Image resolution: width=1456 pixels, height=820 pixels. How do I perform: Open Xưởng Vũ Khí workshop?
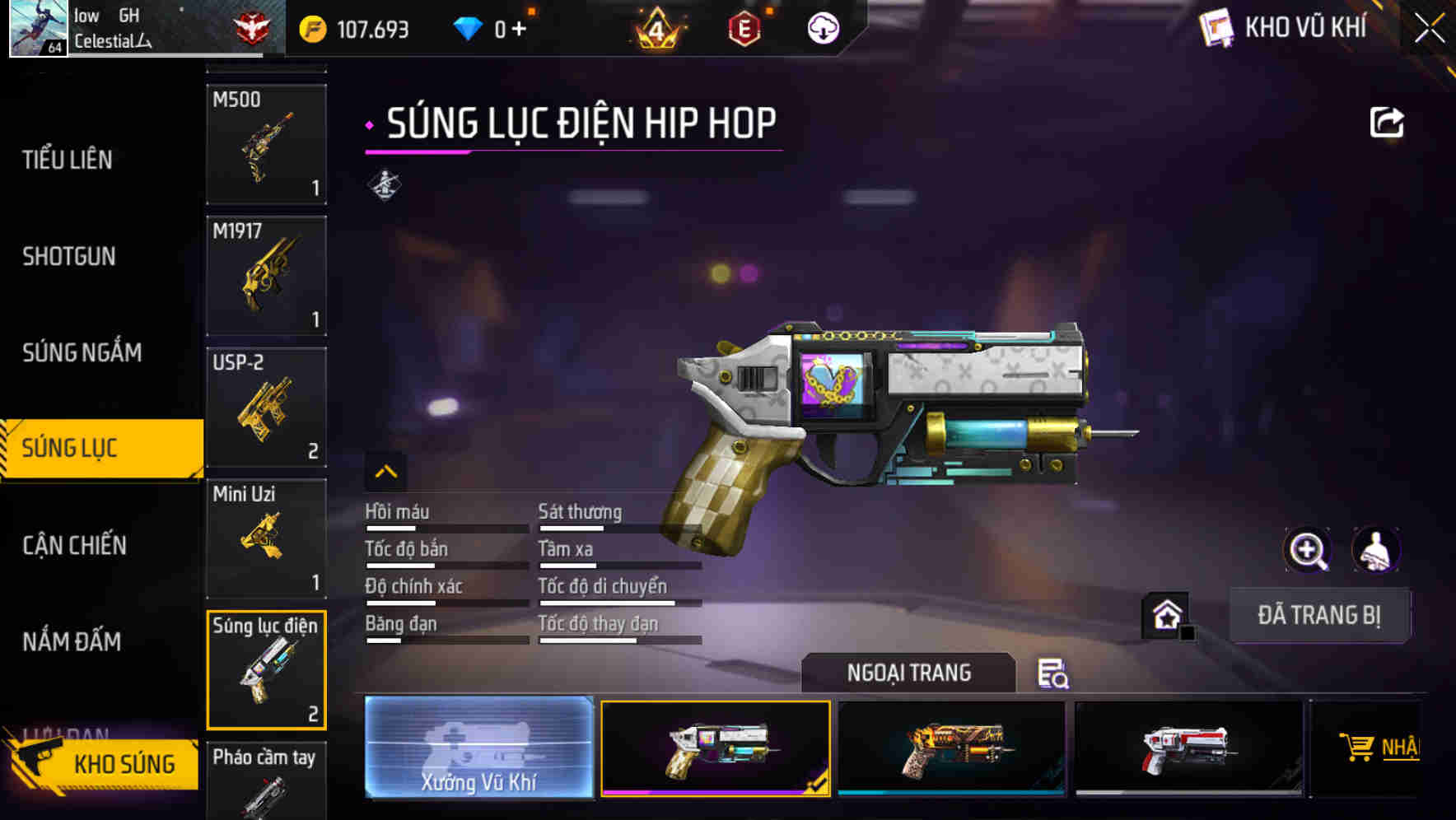click(x=478, y=748)
